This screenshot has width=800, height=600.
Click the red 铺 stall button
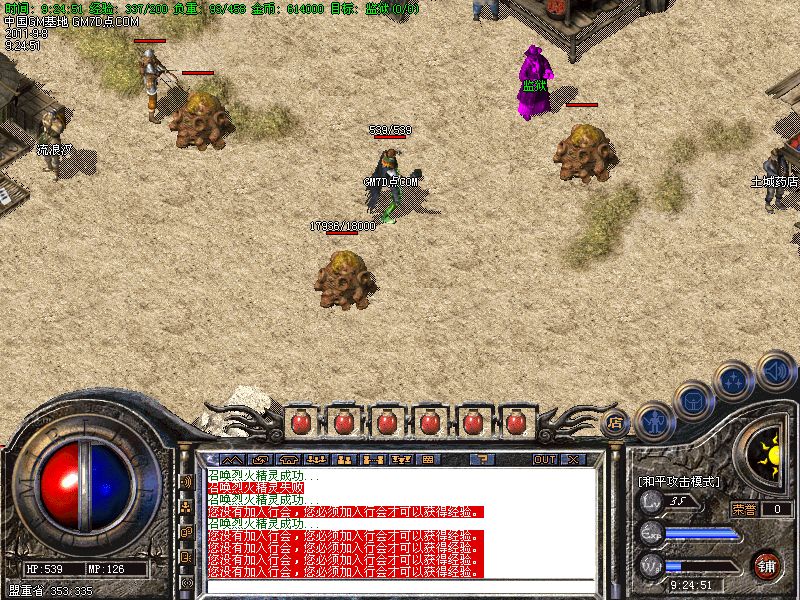coord(767,565)
